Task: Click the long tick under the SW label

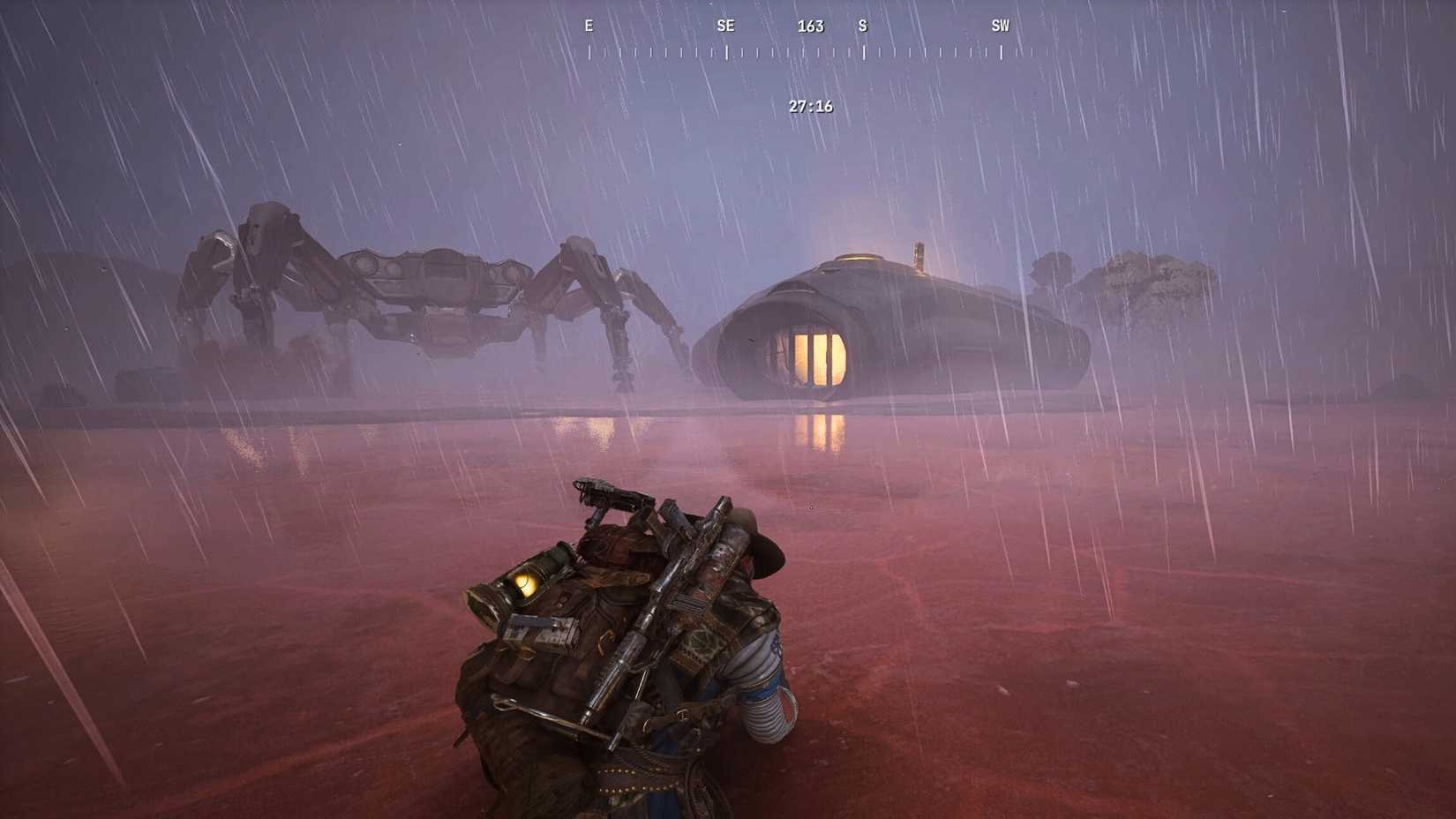Action: 1000,55
